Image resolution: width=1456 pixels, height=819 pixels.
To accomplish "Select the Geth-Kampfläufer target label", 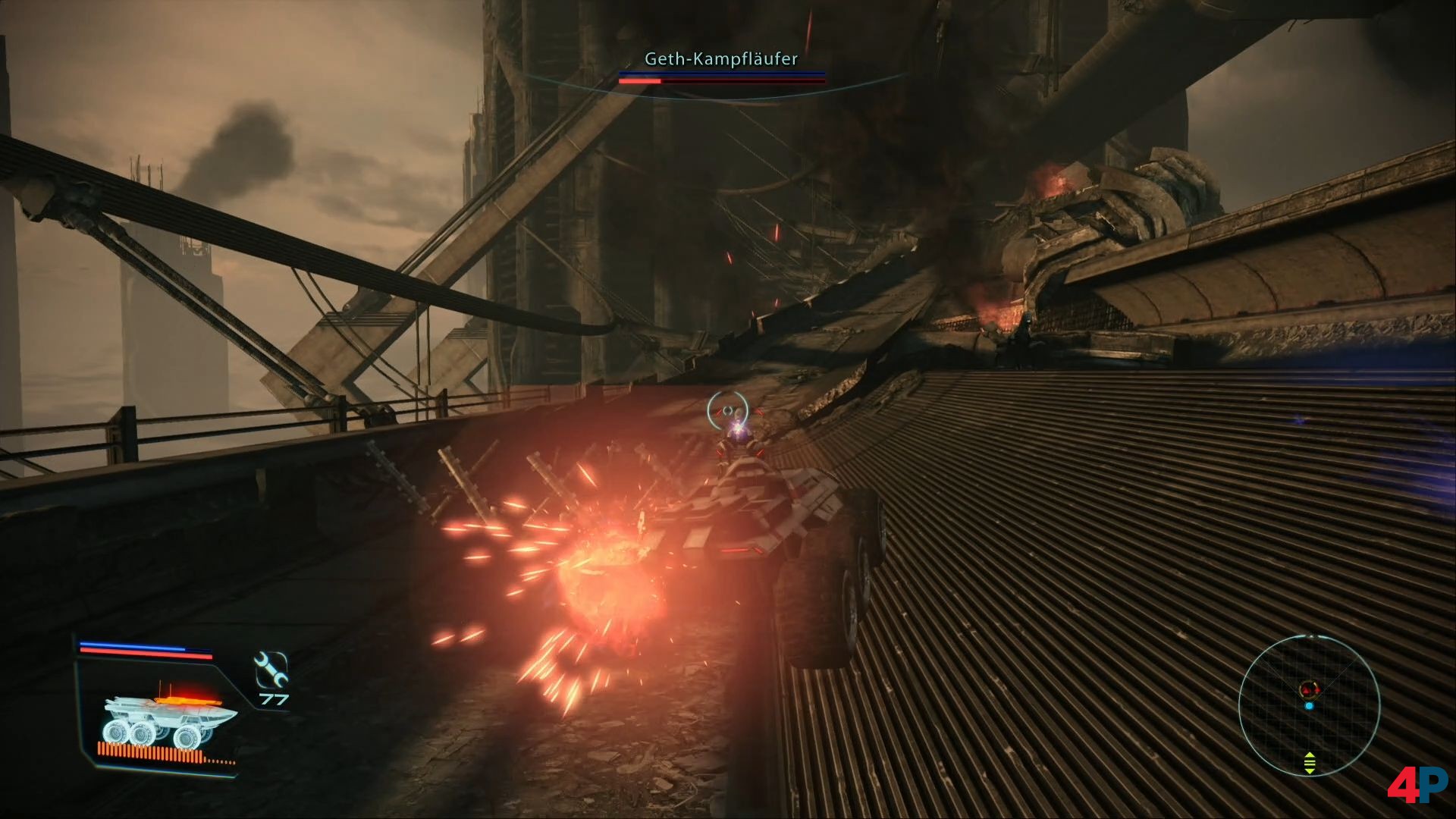I will coord(720,58).
